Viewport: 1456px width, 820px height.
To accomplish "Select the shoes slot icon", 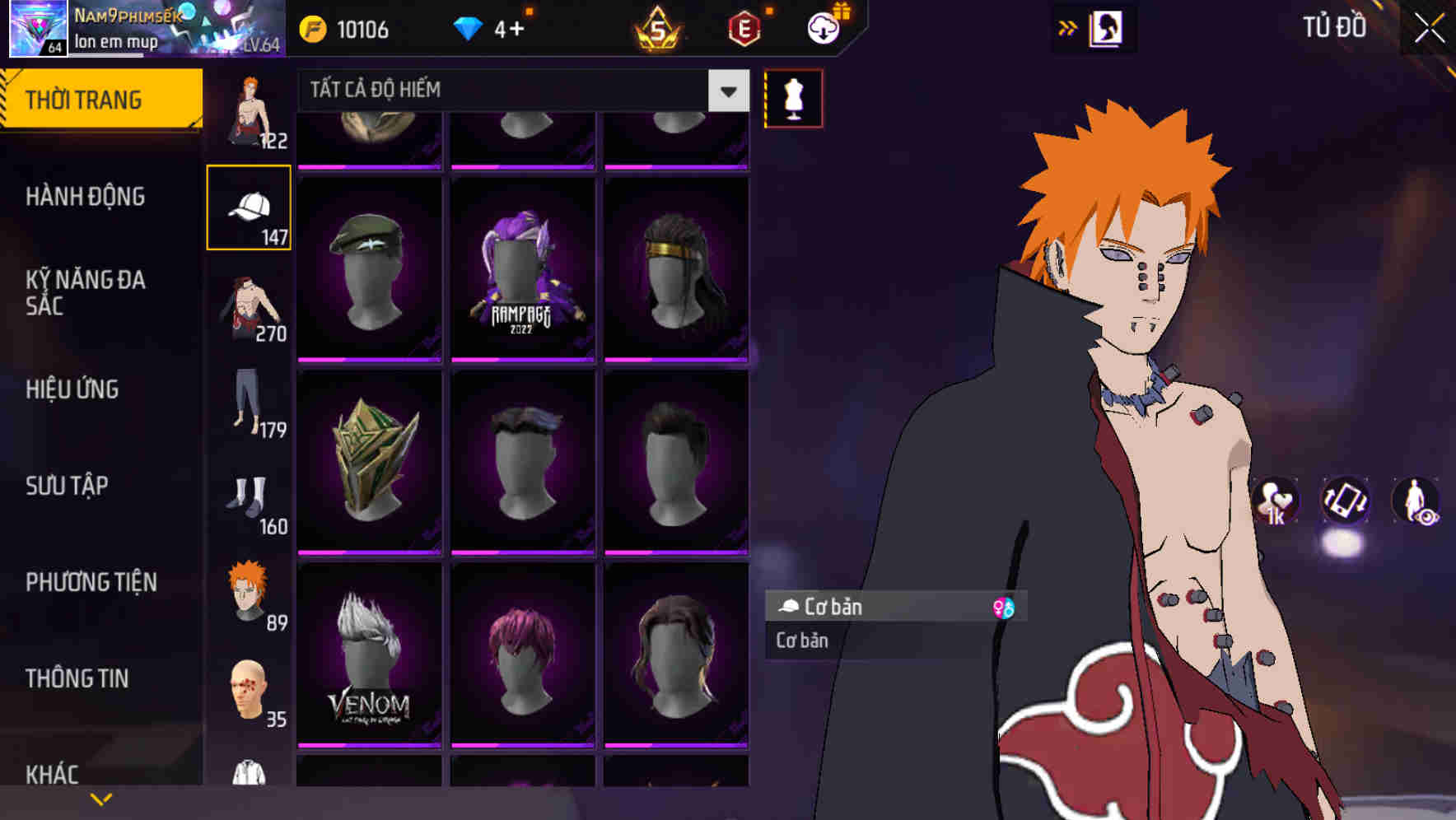I will tap(250, 502).
